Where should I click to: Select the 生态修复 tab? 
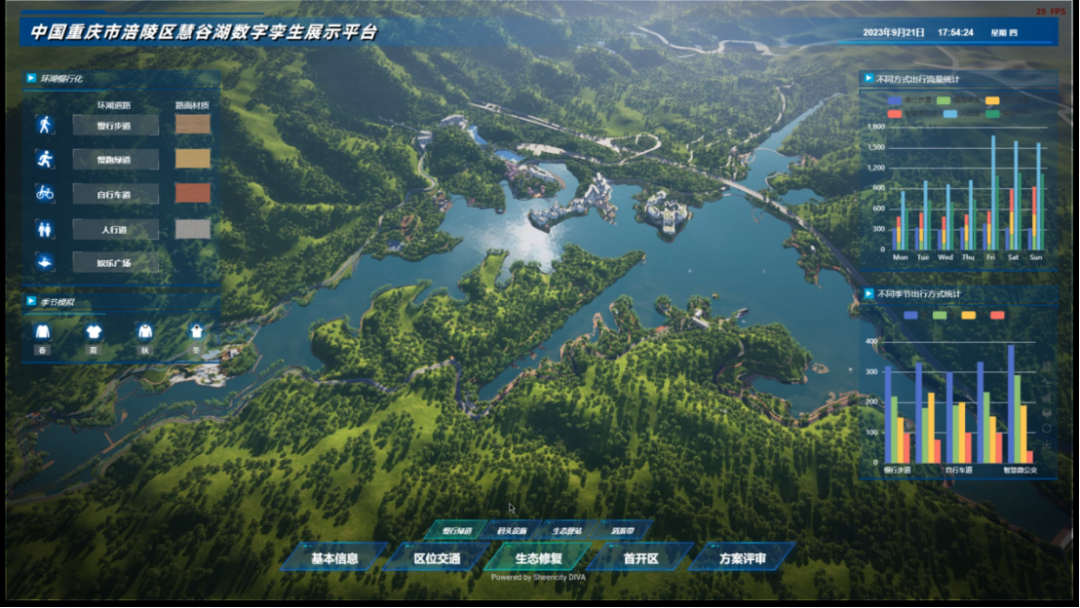coord(538,558)
